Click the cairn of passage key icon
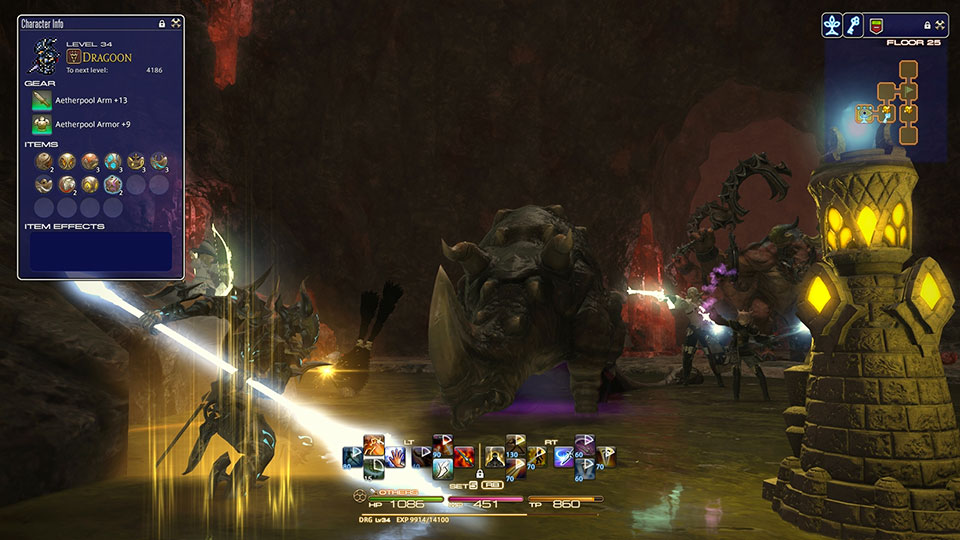The width and height of the screenshot is (960, 540). (855, 25)
